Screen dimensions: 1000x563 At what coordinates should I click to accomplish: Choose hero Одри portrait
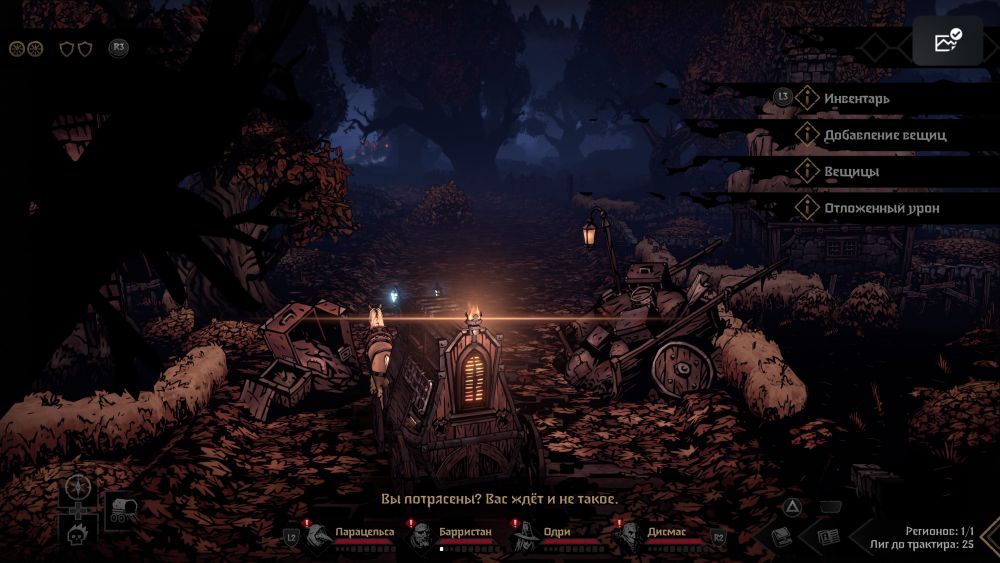tap(524, 538)
